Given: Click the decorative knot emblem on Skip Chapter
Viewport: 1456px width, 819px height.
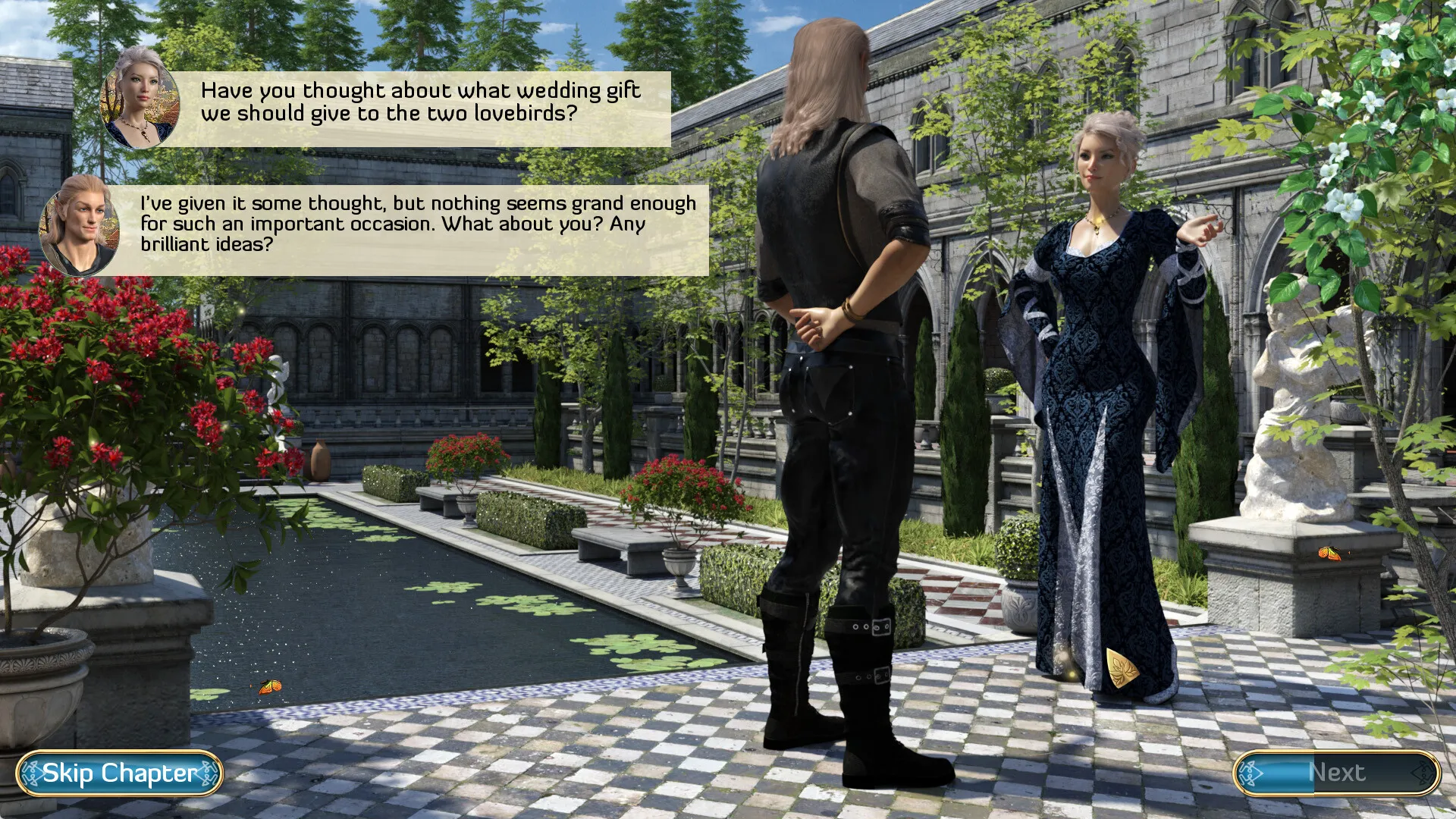Looking at the screenshot, I should (32, 772).
